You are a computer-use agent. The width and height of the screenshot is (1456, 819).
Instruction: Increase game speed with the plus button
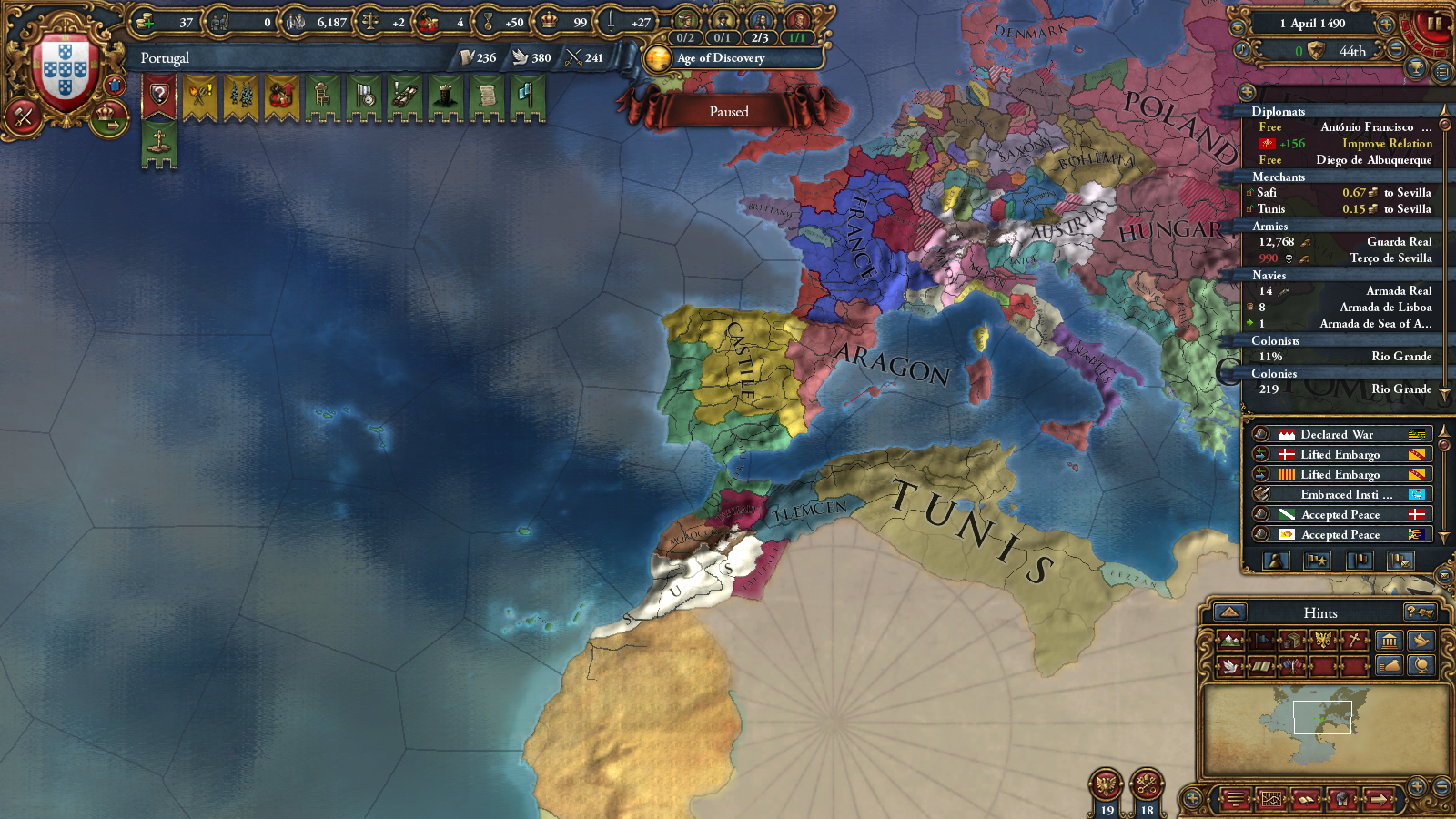point(1386,25)
